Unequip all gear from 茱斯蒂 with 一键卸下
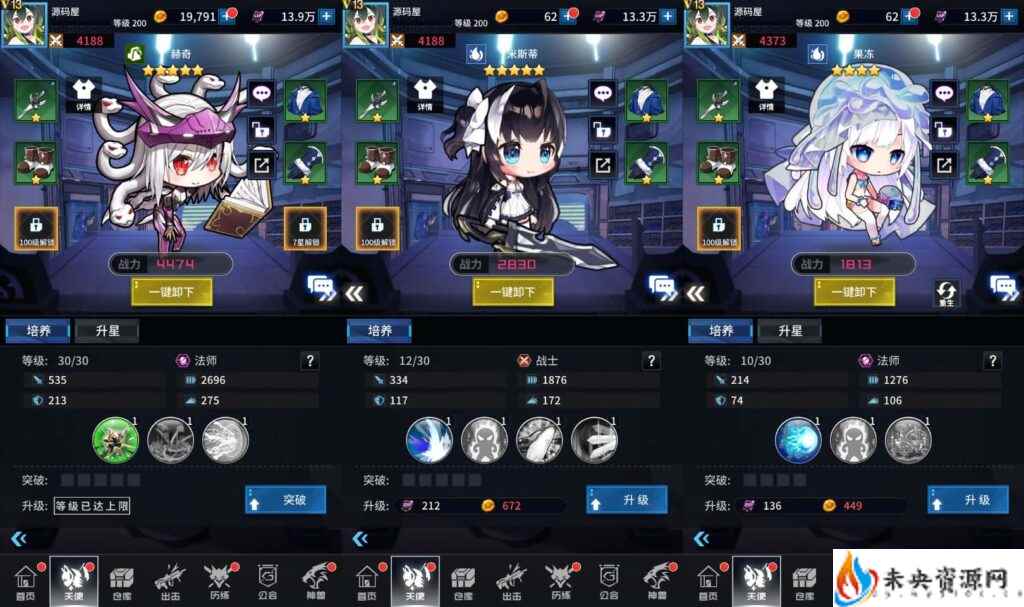Image resolution: width=1024 pixels, height=607 pixels. (512, 291)
